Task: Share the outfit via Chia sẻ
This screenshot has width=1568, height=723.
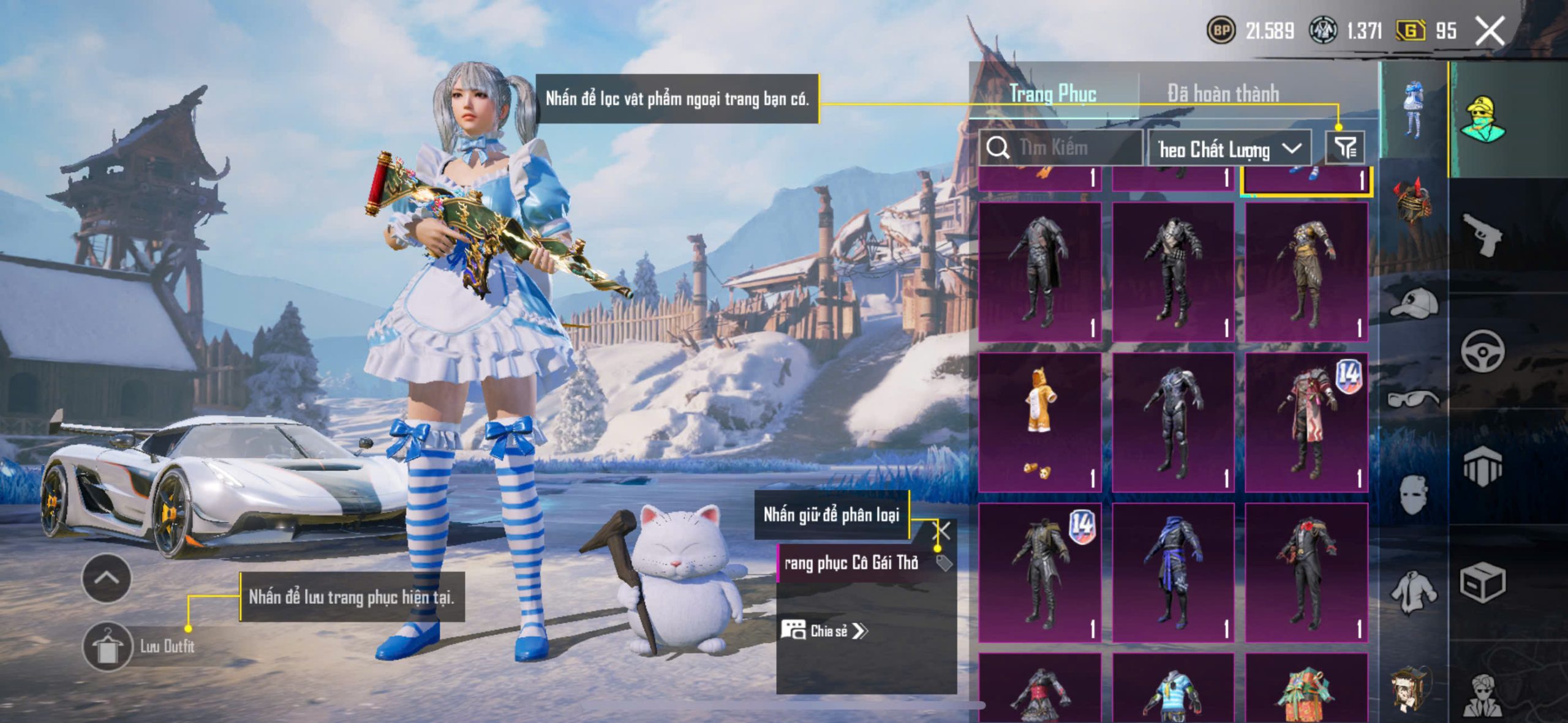Action: point(824,631)
